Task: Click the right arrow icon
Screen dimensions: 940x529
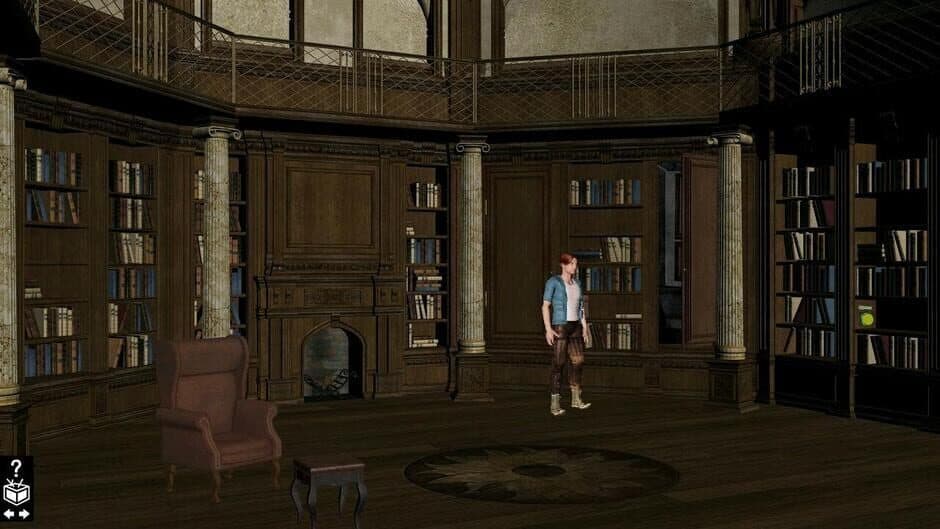Action: click(x=24, y=513)
